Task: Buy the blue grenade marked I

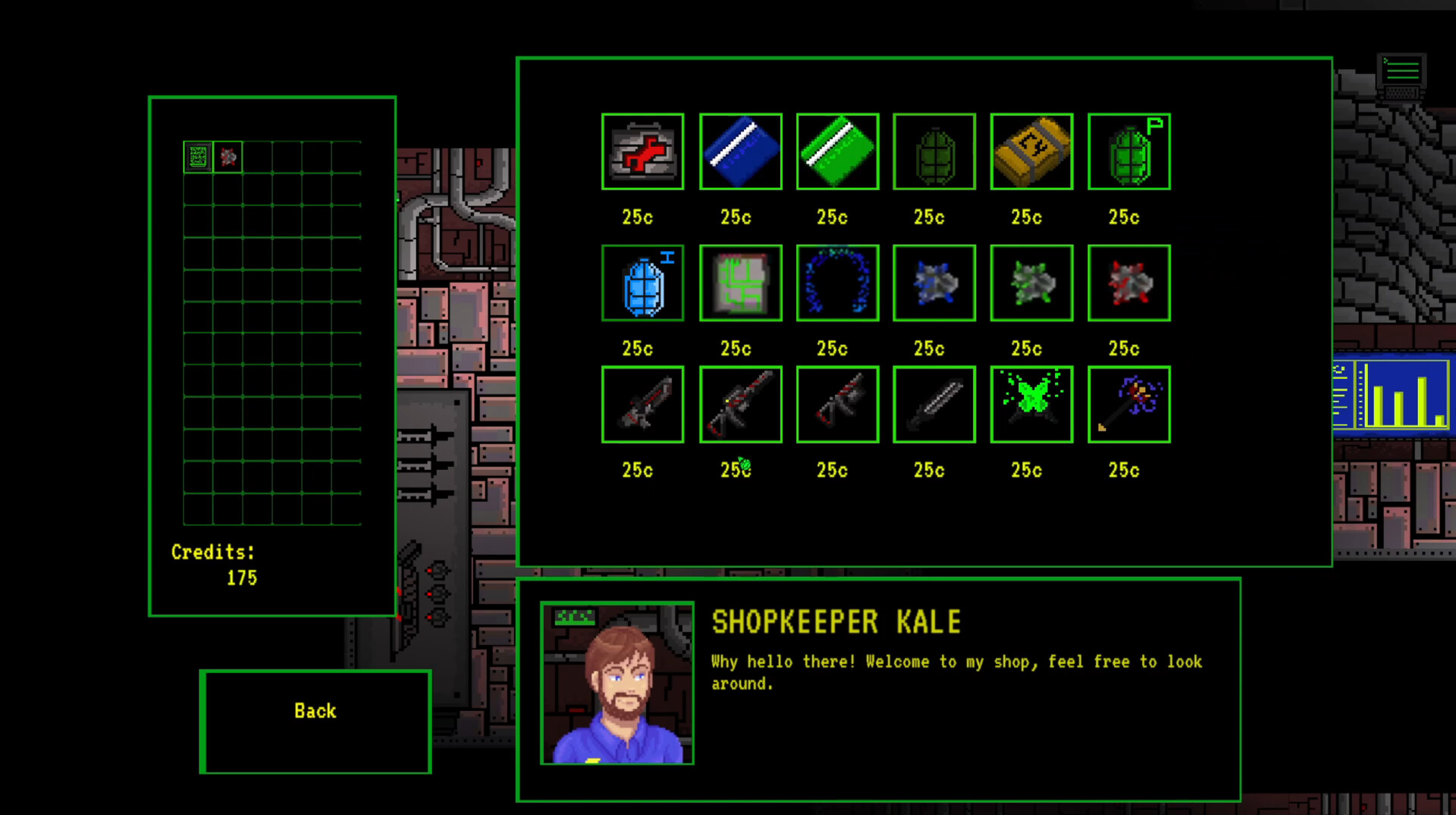Action: coord(643,284)
